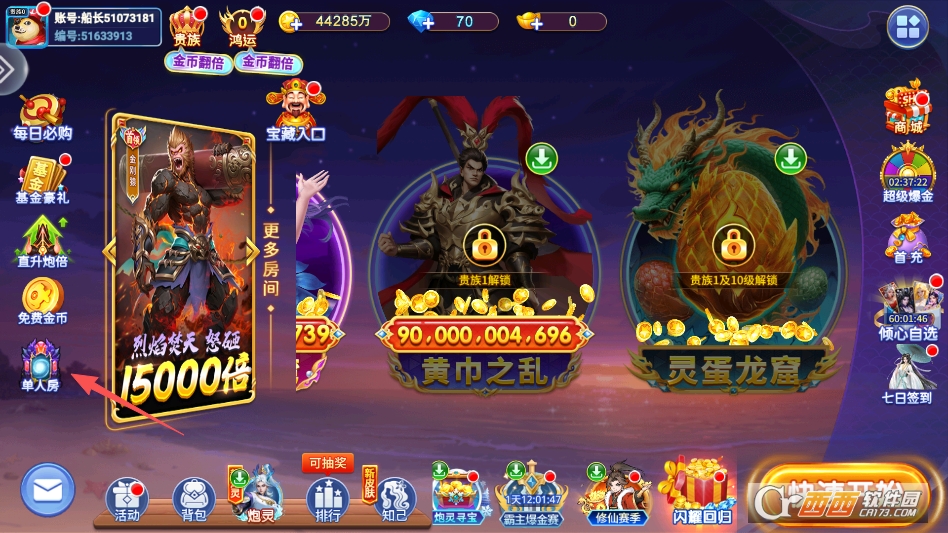Click the 宝藏入口 treasure entrance icon

click(x=295, y=110)
